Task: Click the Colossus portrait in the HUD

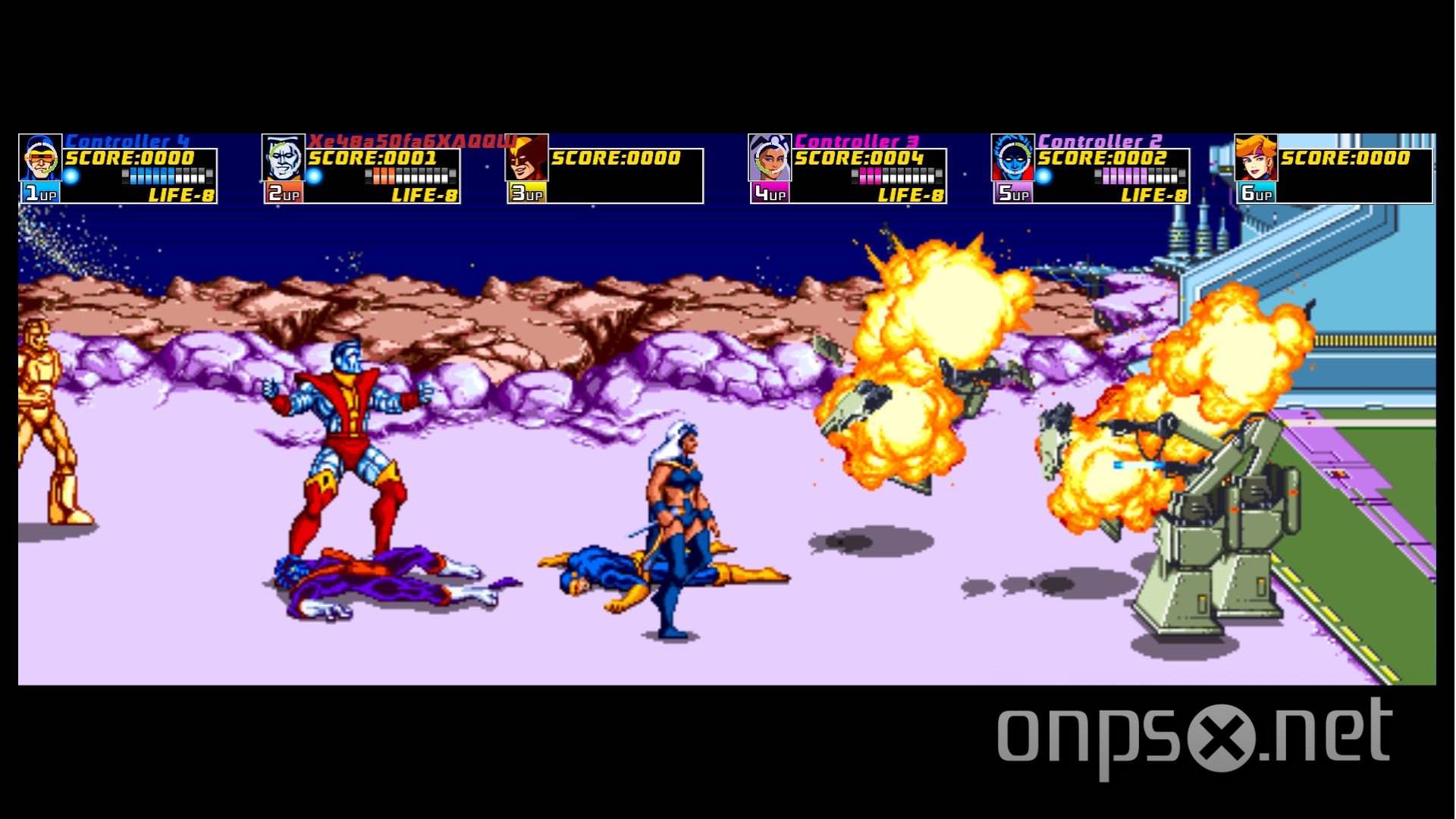Action: coord(284,159)
